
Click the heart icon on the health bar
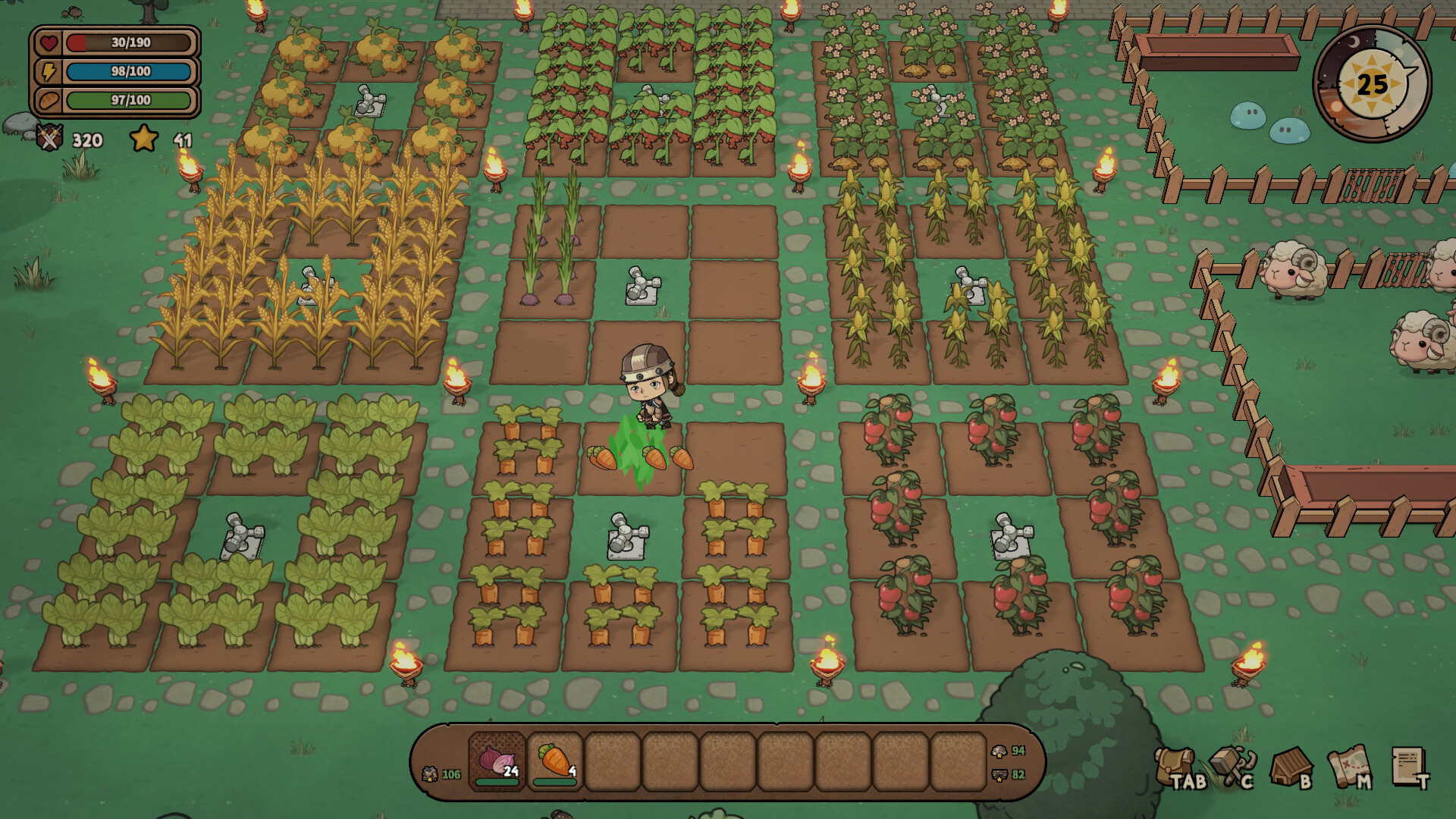(48, 43)
